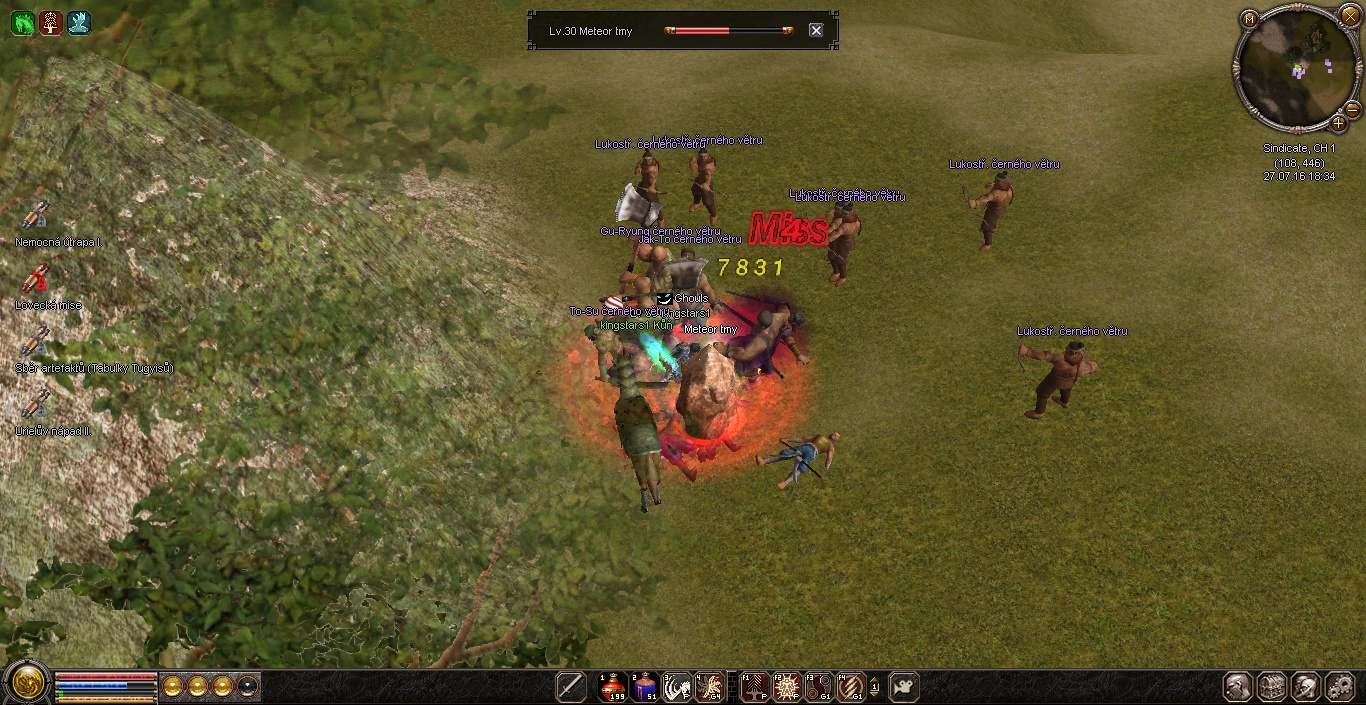1366x705 pixels.
Task: Open the world map with M button
Action: coord(1249,18)
